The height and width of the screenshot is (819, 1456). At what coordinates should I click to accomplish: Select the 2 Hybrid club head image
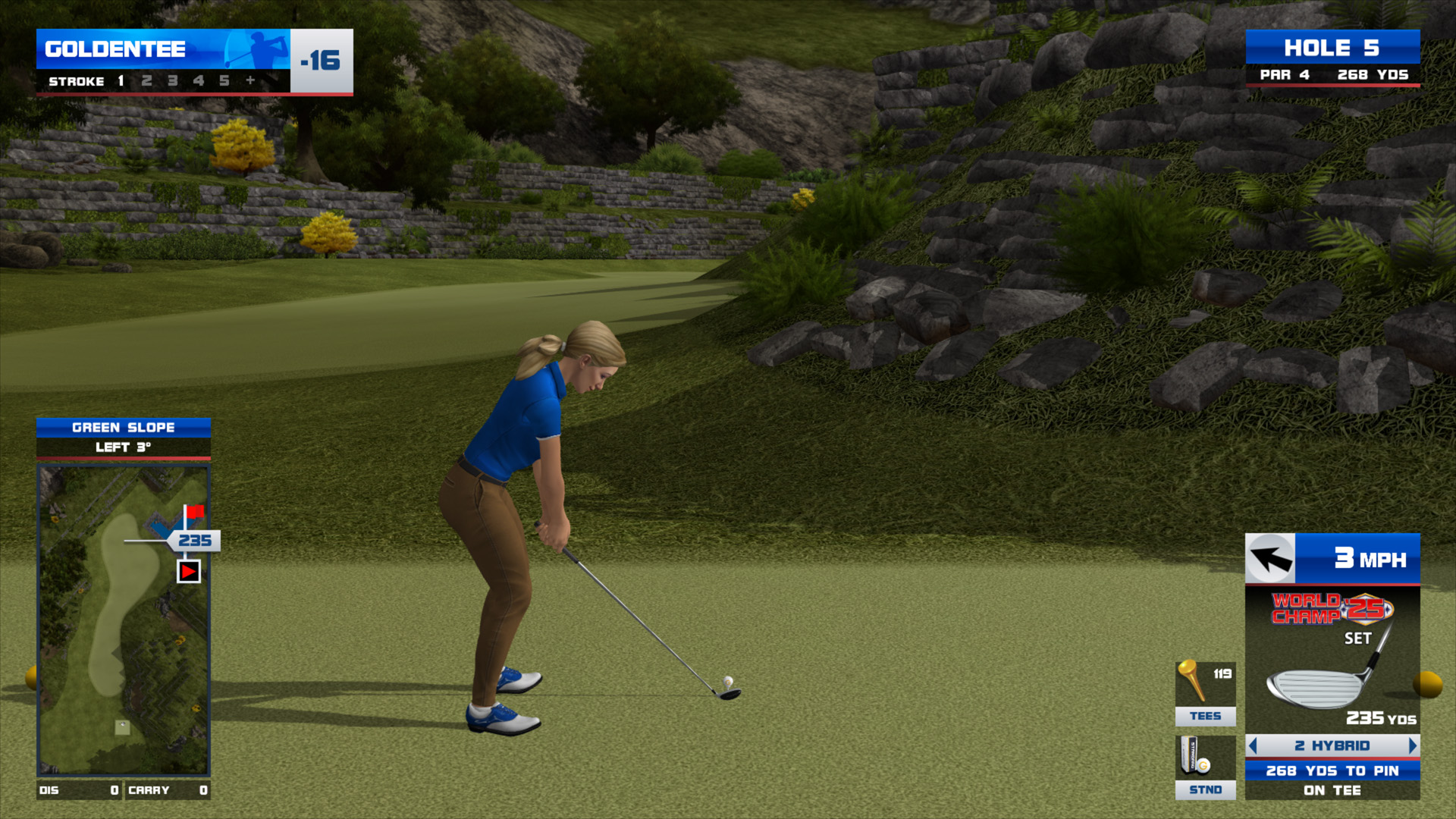coord(1316,686)
